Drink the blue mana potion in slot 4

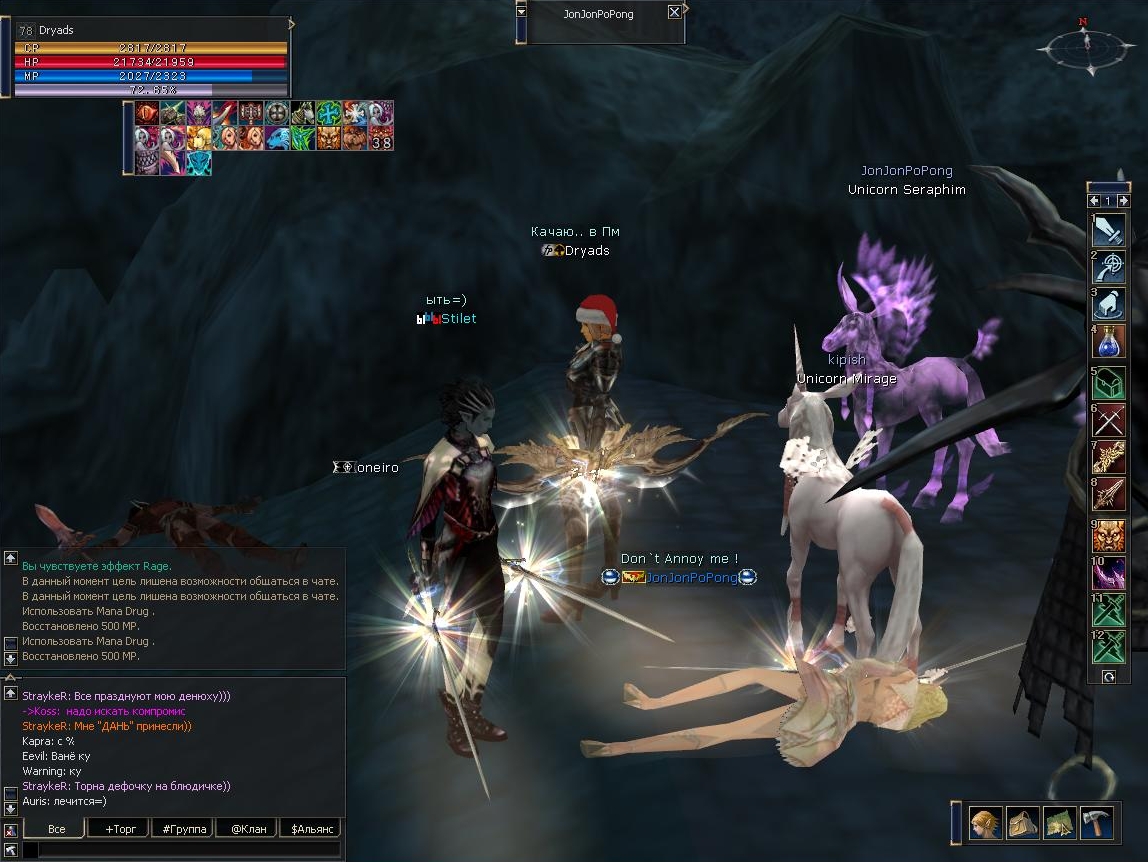tap(1109, 342)
